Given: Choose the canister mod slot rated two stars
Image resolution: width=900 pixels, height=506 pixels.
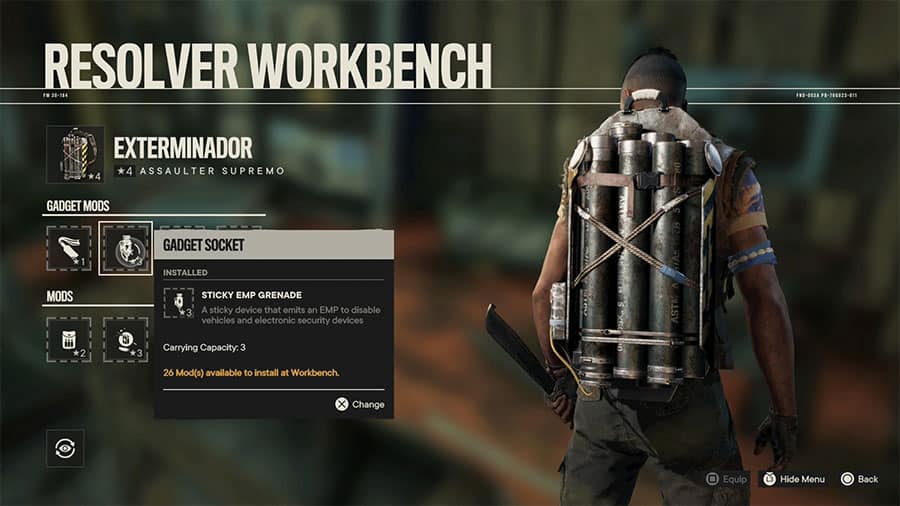Looking at the screenshot, I should pos(69,339).
